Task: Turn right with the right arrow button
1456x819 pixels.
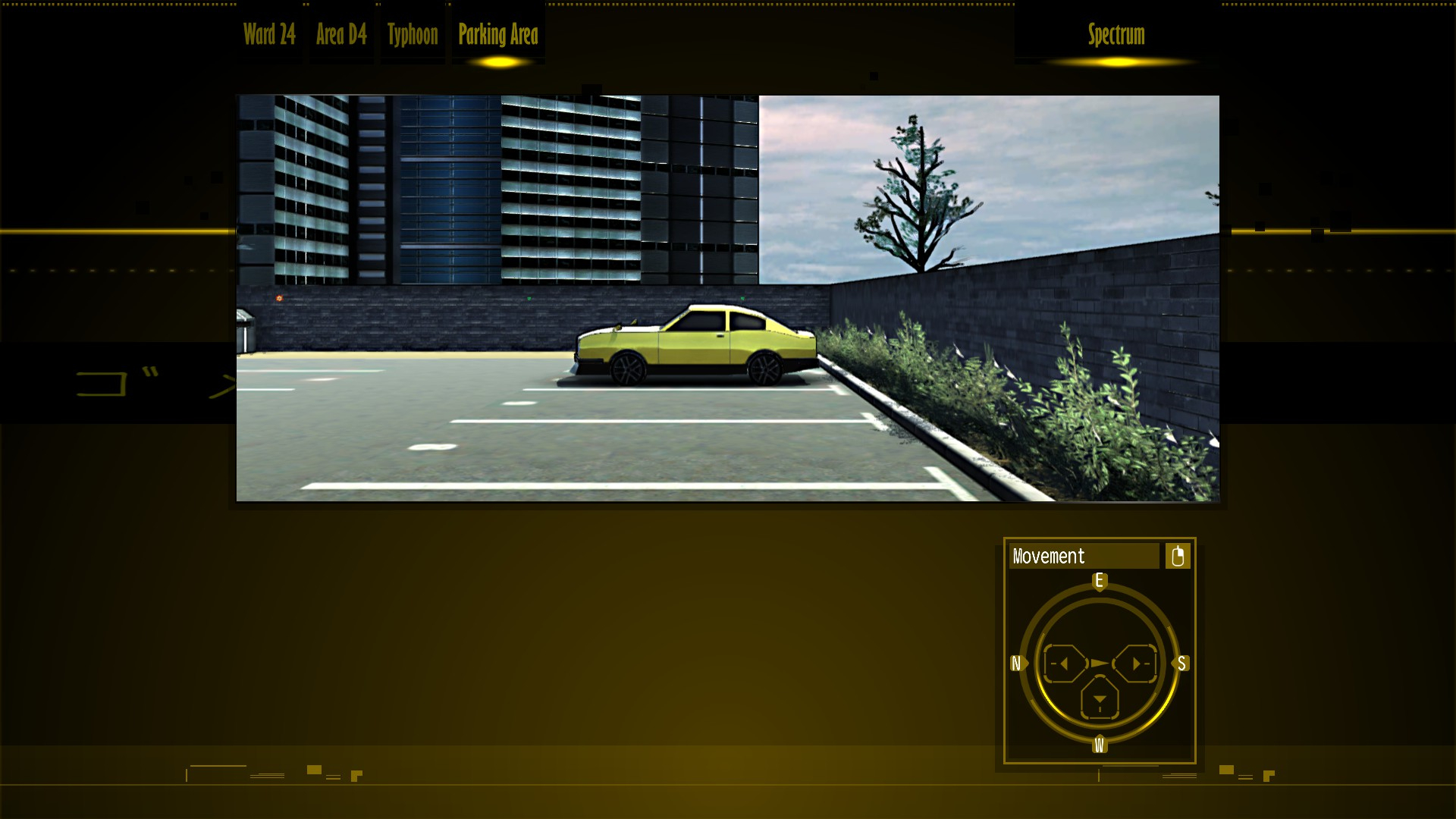Action: click(1136, 664)
